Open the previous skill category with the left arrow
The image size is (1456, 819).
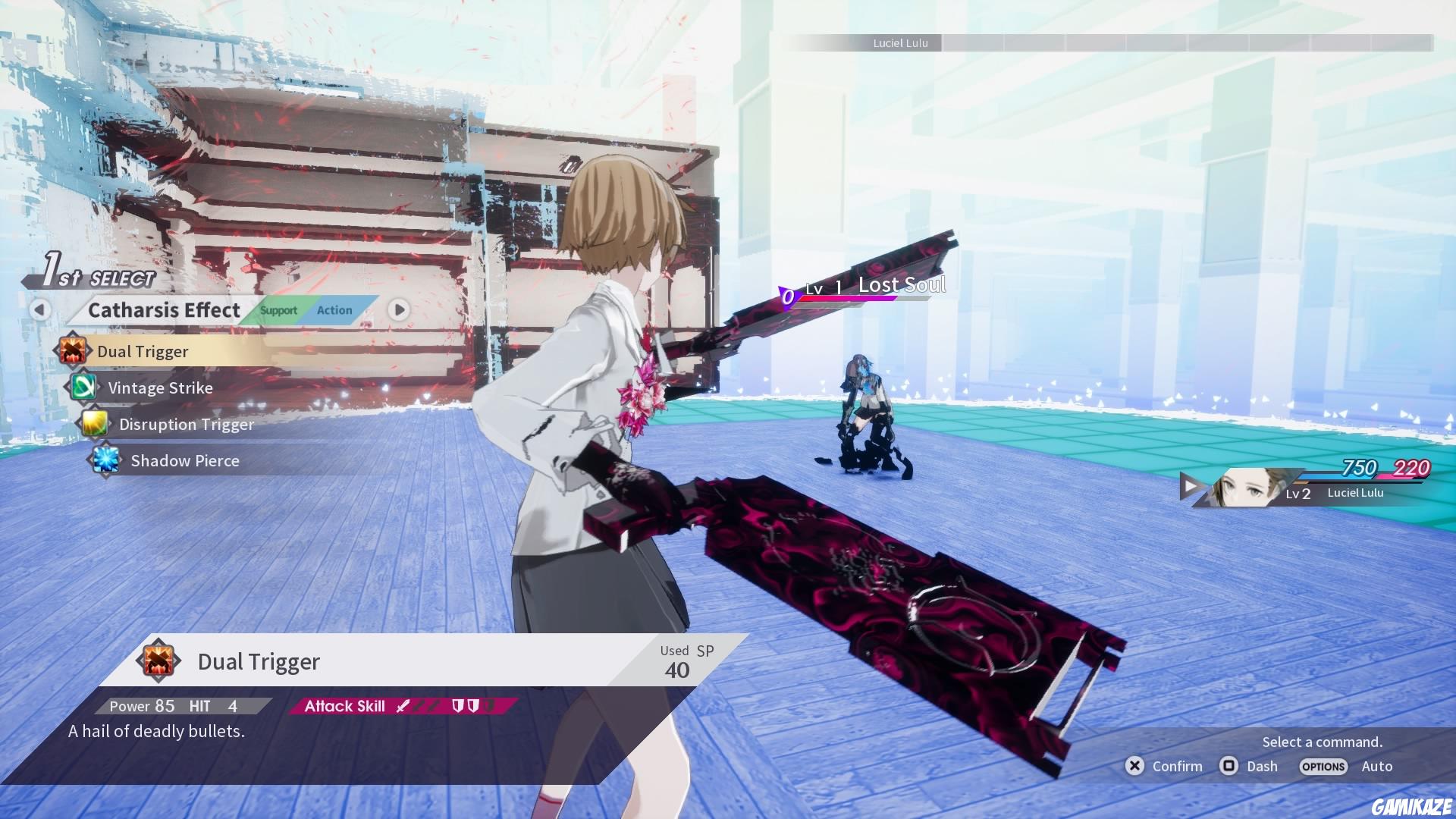(41, 310)
